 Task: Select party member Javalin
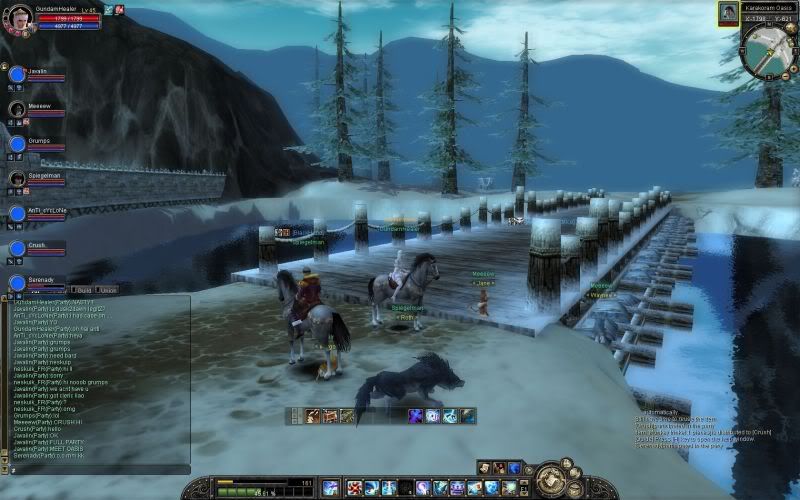click(17, 74)
